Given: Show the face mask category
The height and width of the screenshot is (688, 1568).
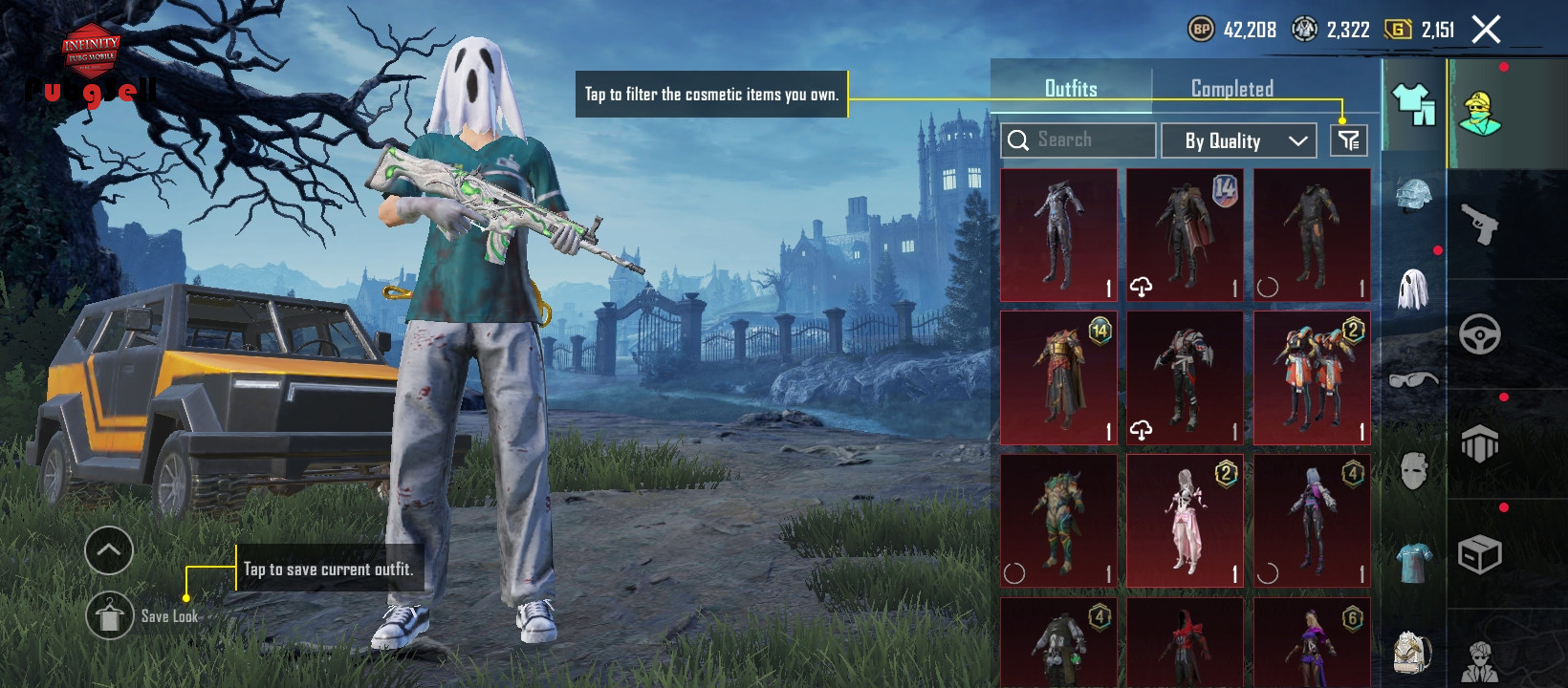Looking at the screenshot, I should point(1413,470).
